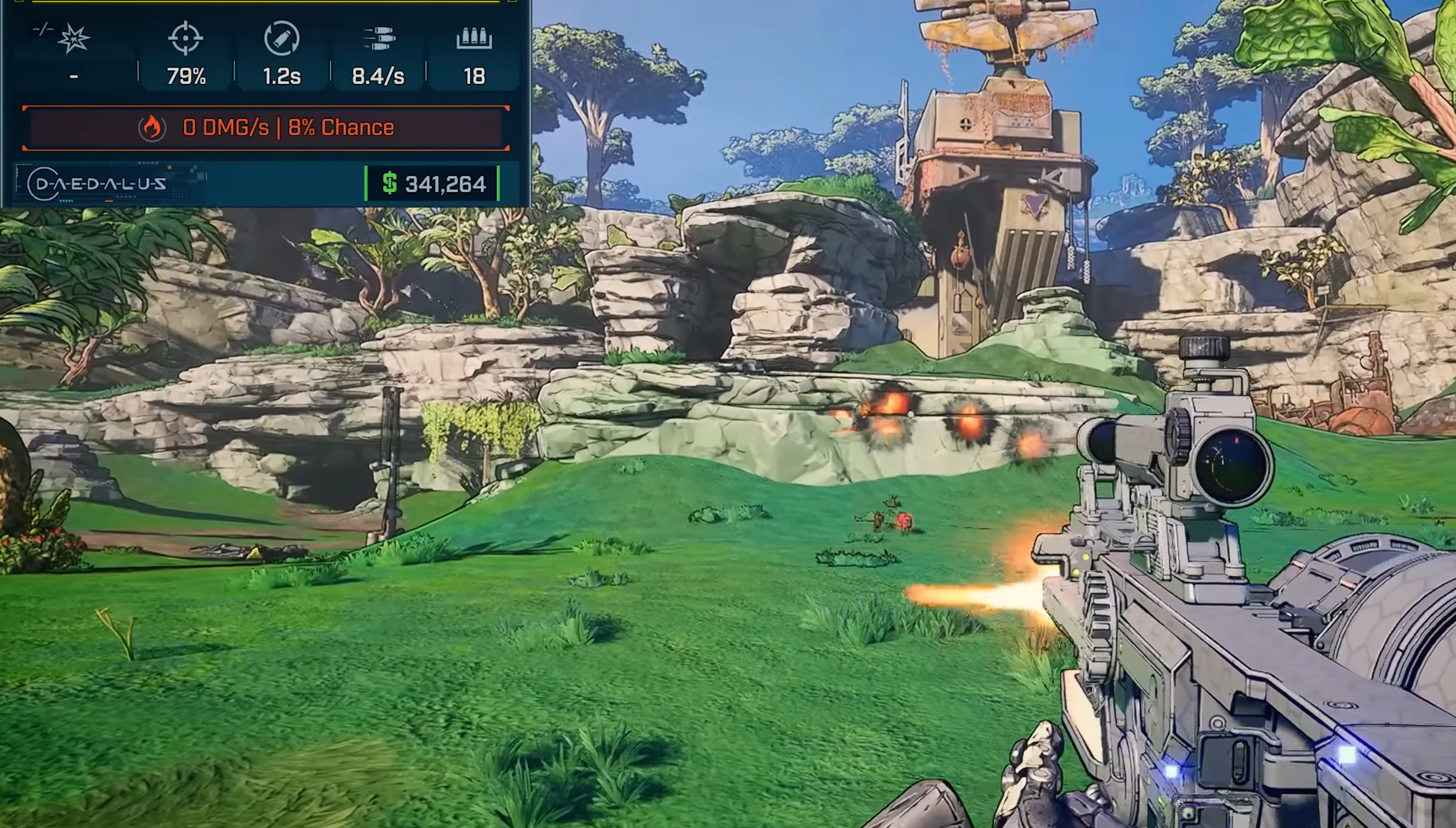This screenshot has height=828, width=1456.
Task: Select the magazine size ammo icon
Action: point(474,38)
